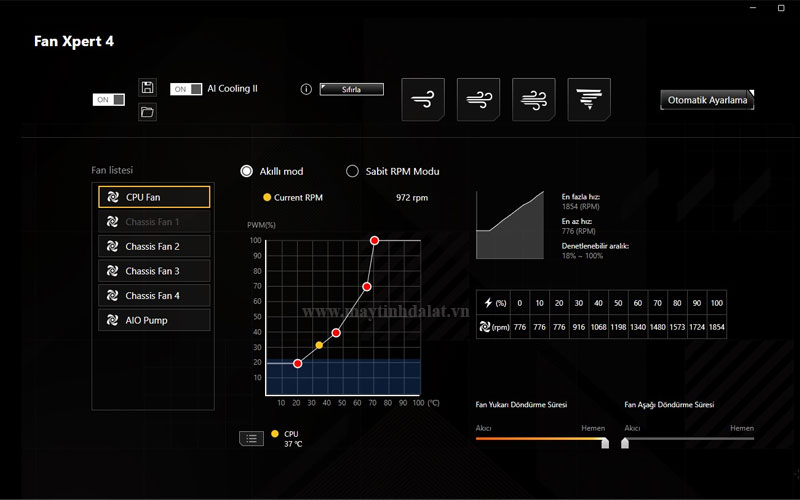
Task: Select the Akıllı mod radio option
Action: coord(247,171)
